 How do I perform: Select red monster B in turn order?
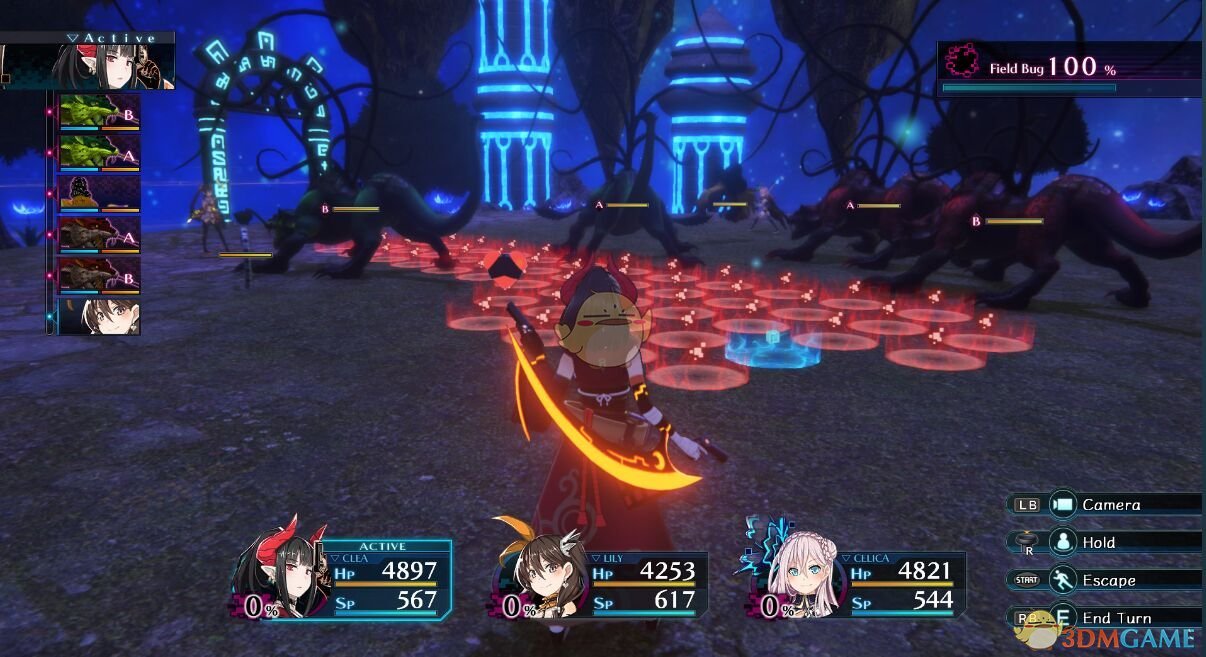tap(99, 275)
